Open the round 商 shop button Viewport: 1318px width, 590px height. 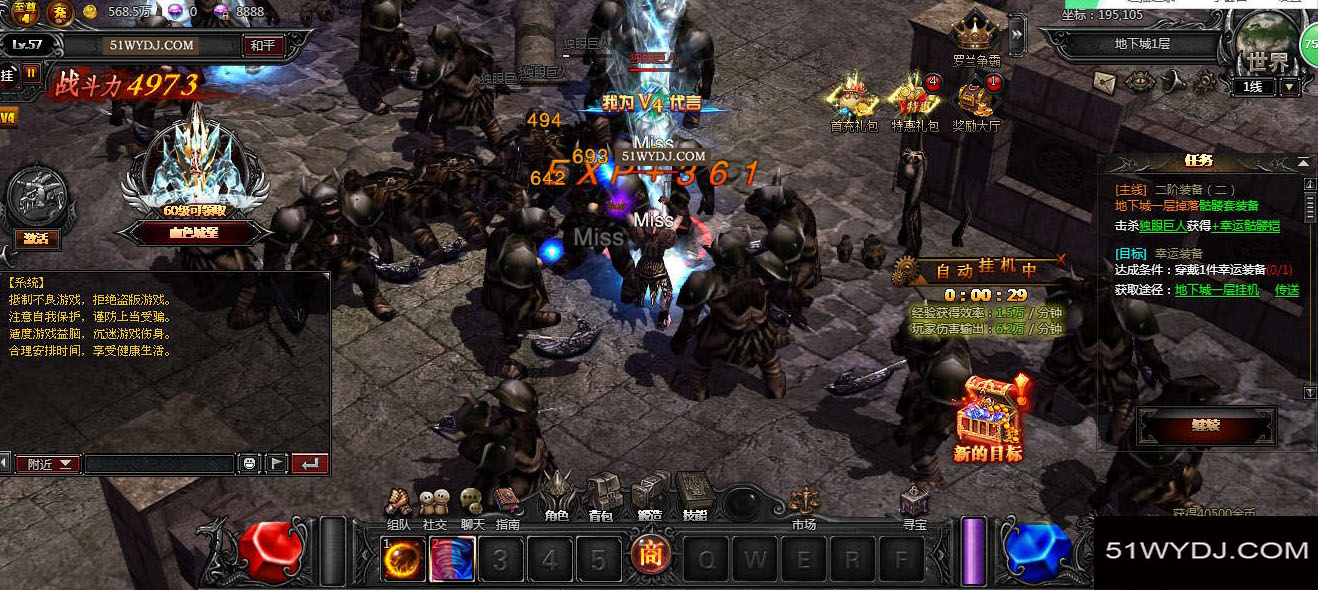click(x=650, y=554)
